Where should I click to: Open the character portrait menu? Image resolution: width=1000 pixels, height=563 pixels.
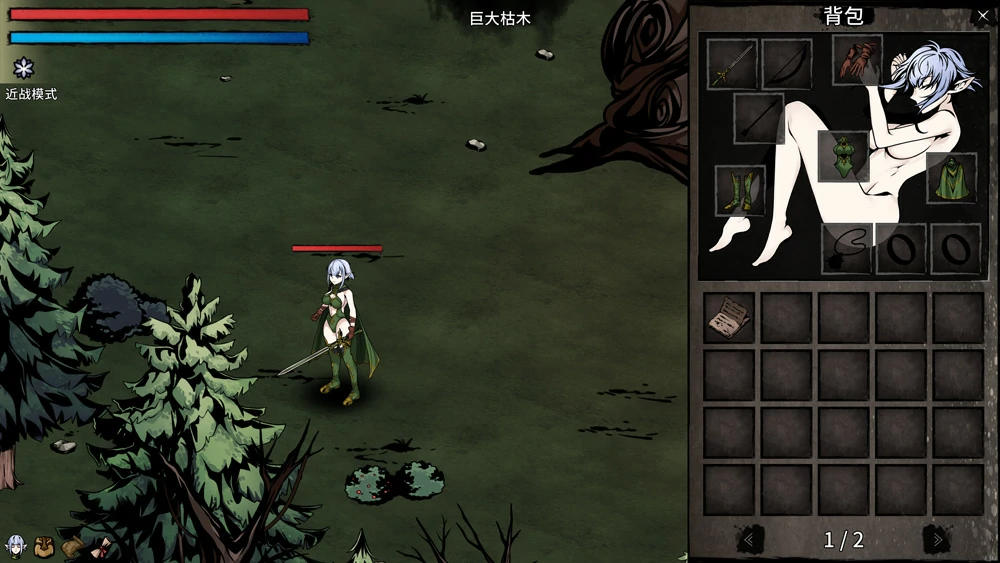pyautogui.click(x=16, y=546)
